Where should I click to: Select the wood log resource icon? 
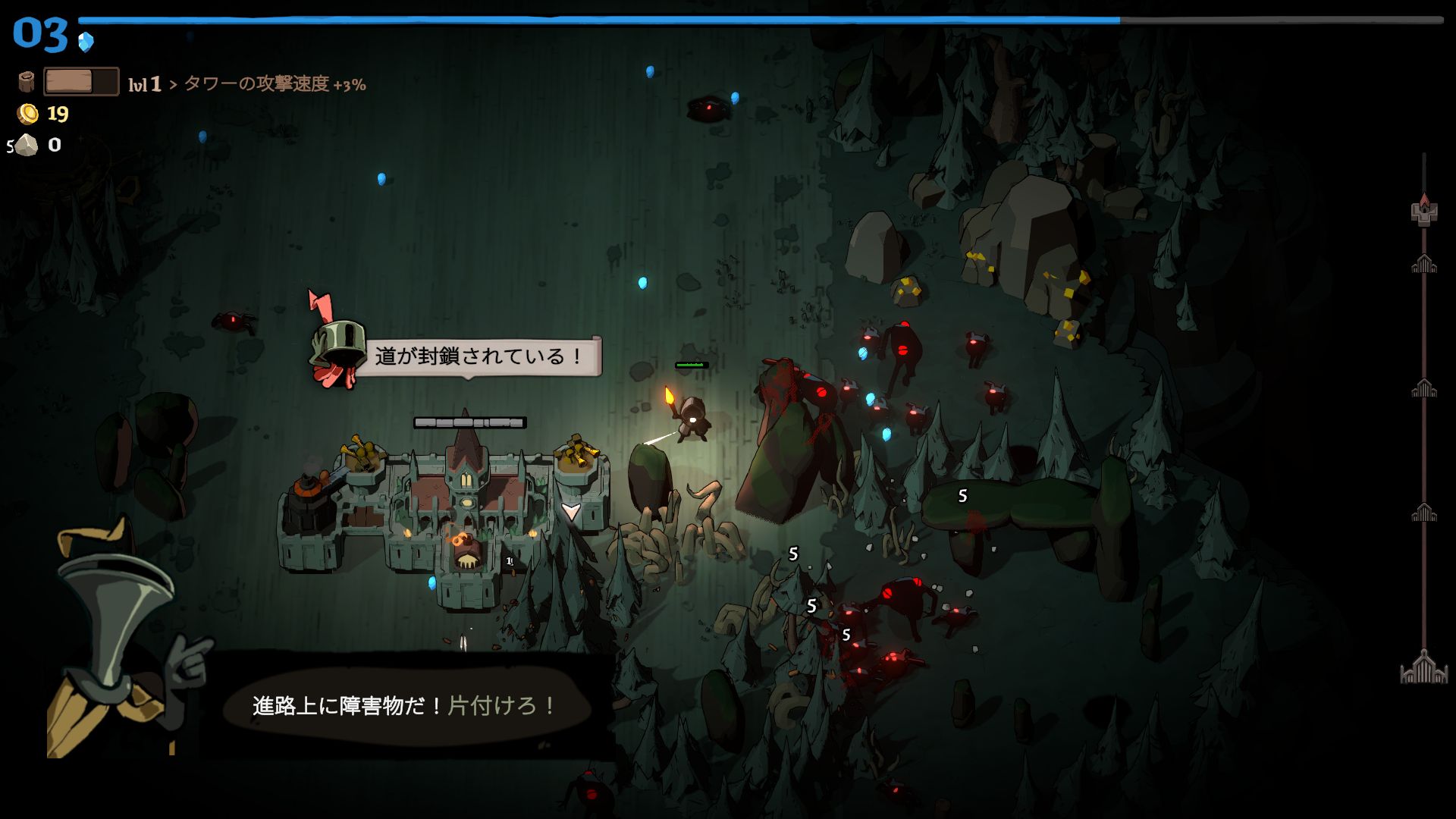coord(27,82)
